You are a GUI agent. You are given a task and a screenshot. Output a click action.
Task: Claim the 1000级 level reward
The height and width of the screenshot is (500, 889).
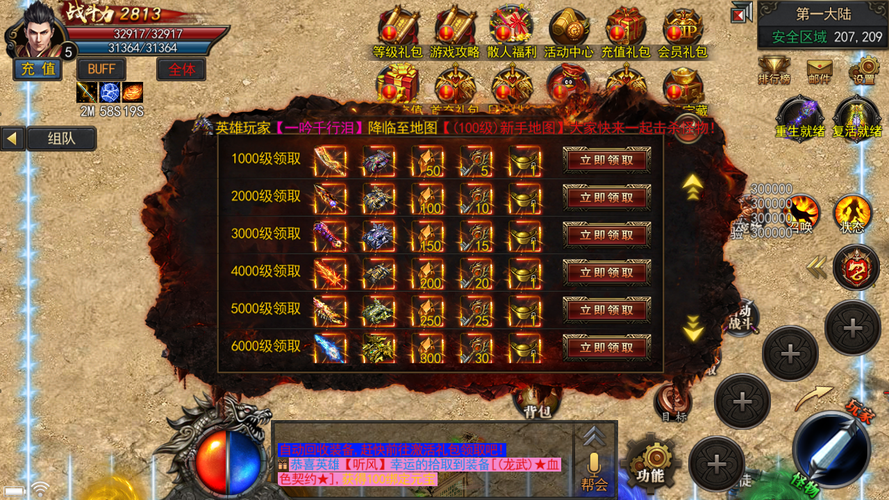[607, 160]
